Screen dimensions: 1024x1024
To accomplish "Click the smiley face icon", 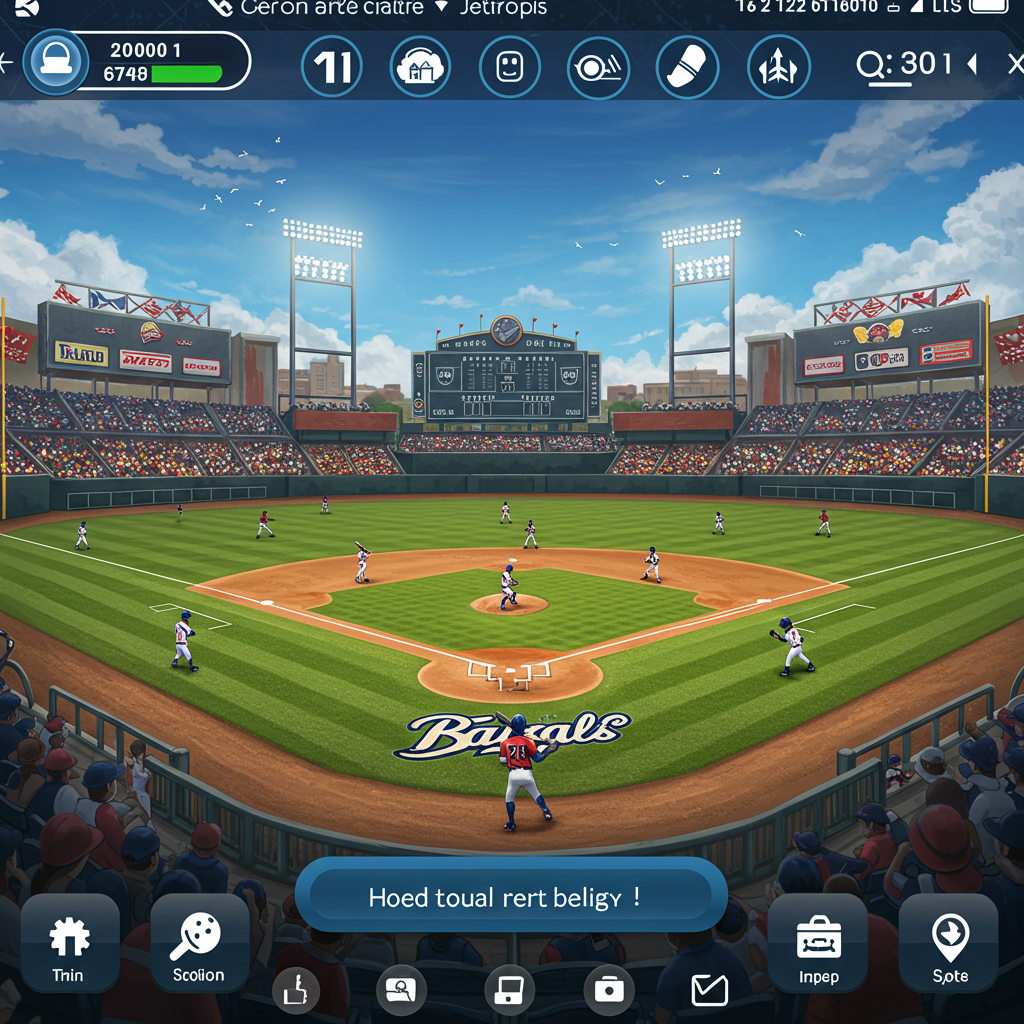I will click(510, 67).
